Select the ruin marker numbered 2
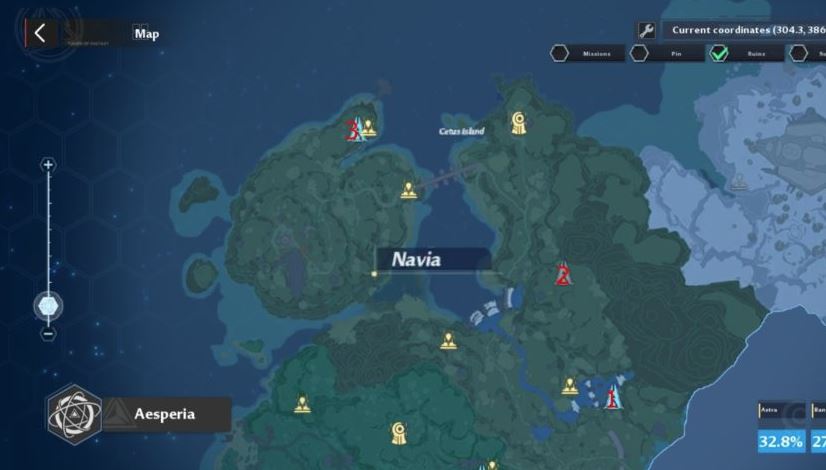This screenshot has width=826, height=470. pyautogui.click(x=563, y=275)
